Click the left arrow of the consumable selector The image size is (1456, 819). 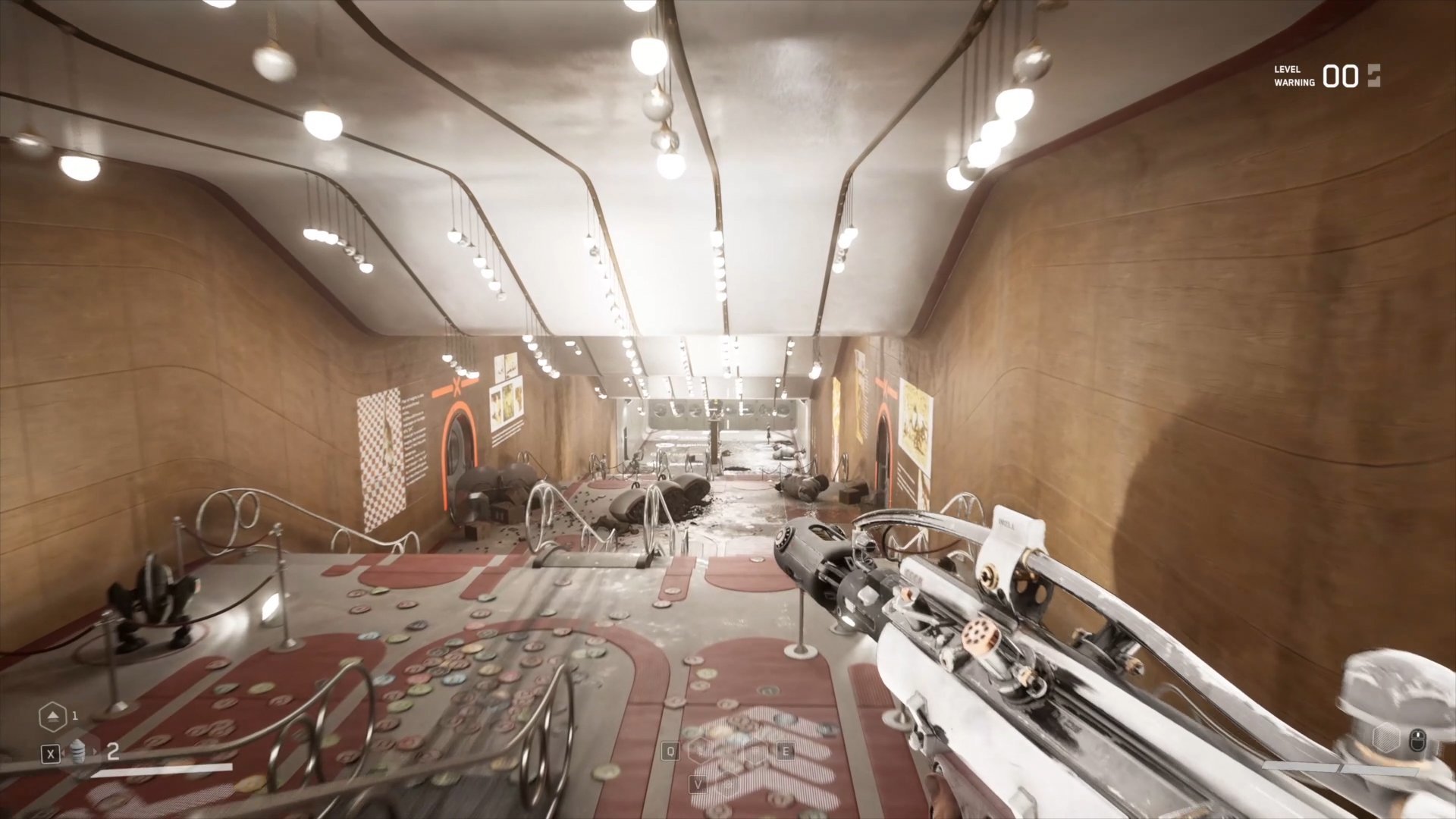64,754
